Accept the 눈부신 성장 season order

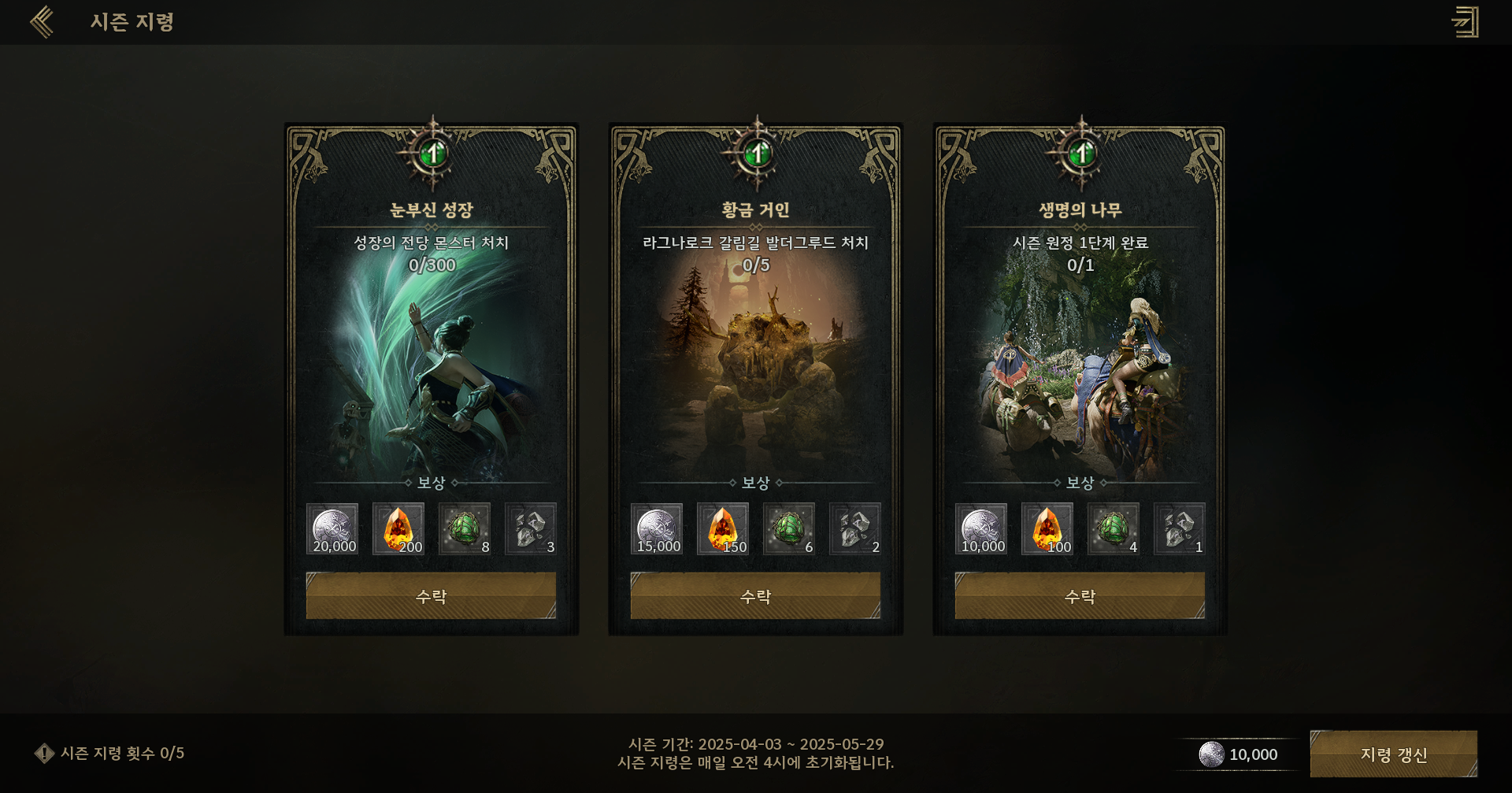(x=431, y=596)
